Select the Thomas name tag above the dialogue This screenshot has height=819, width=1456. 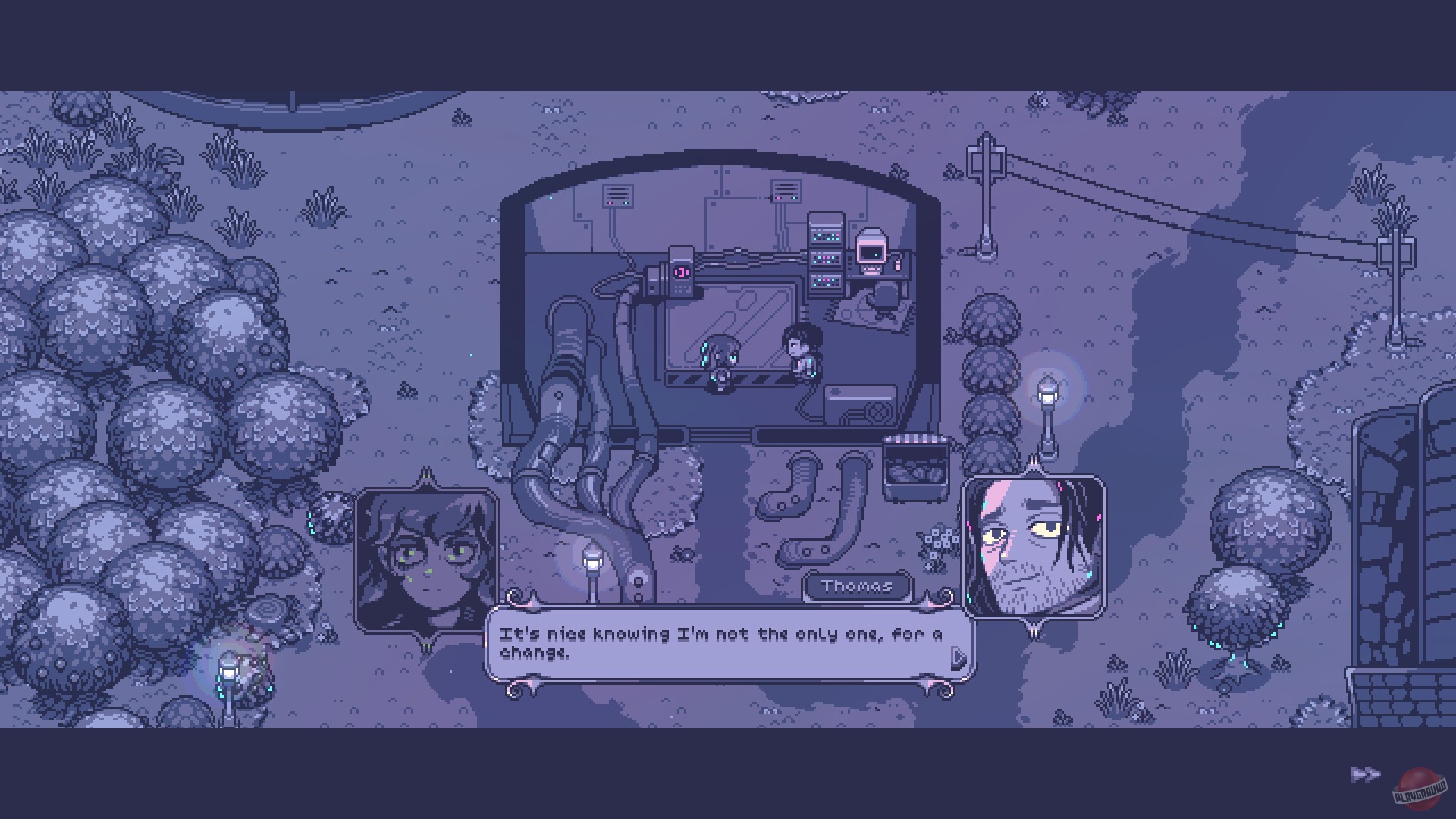[859, 585]
